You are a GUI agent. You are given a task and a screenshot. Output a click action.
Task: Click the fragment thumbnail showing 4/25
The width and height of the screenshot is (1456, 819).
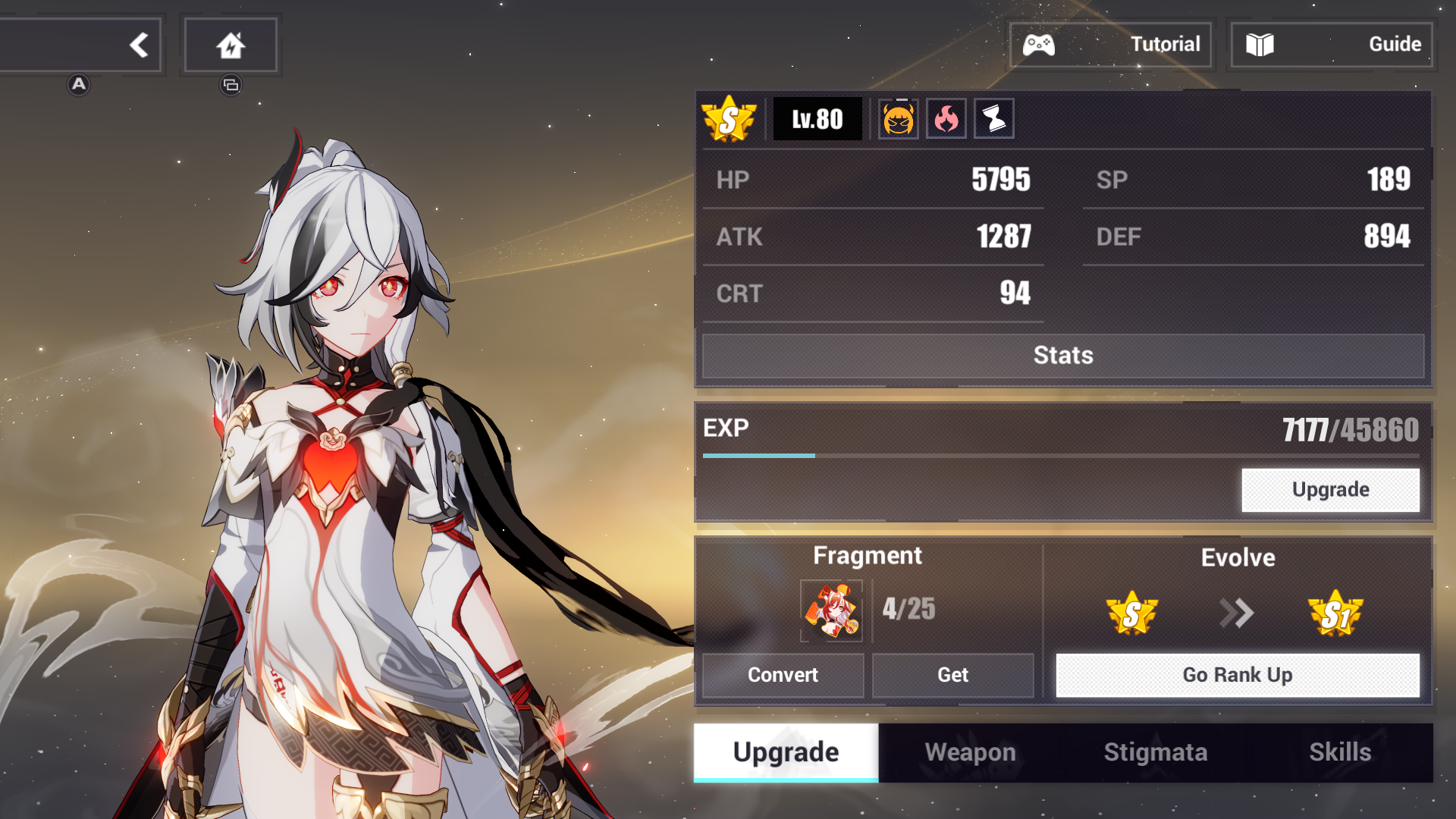[832, 611]
